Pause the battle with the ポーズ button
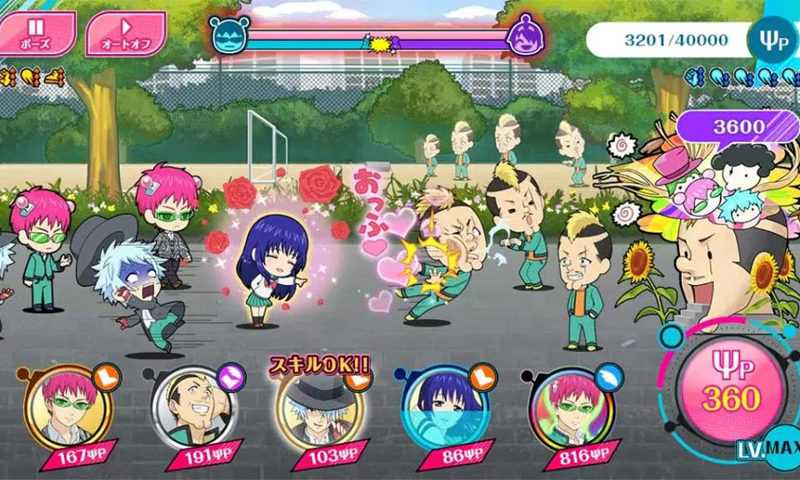The height and width of the screenshot is (480, 800). click(x=37, y=32)
